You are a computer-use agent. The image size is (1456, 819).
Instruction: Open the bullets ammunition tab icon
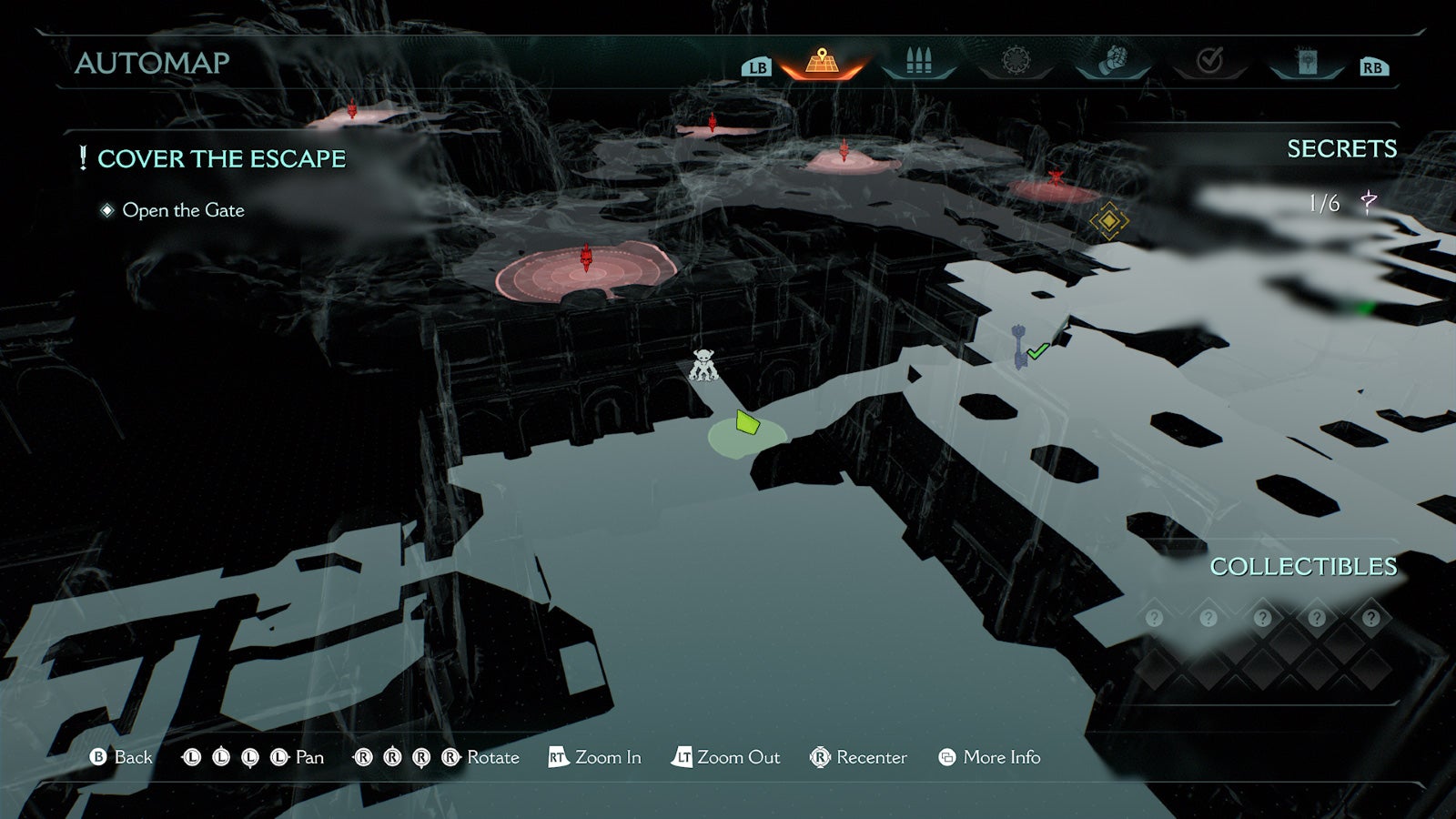(920, 61)
